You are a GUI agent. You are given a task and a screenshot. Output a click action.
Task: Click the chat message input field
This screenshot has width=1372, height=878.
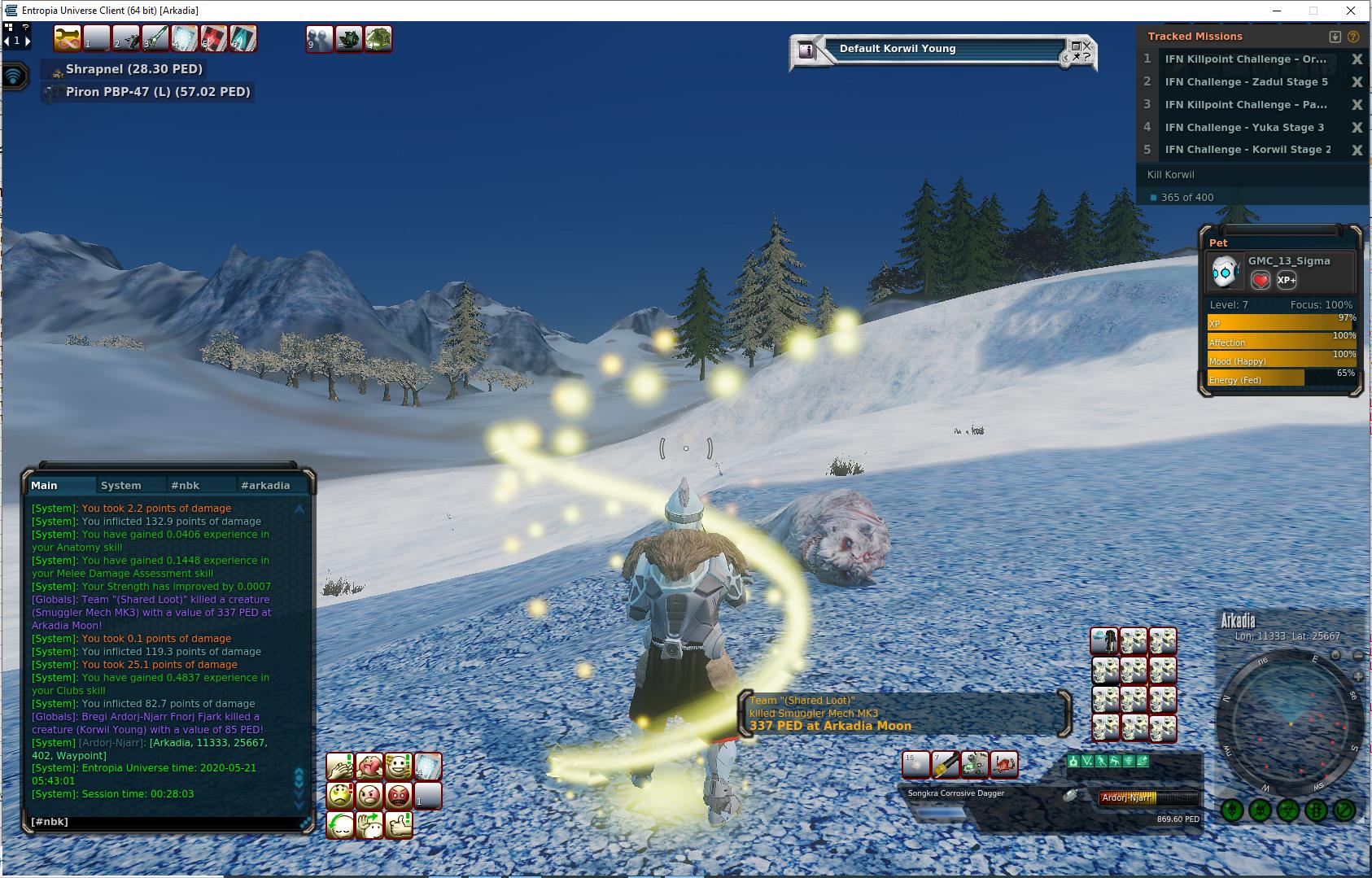(x=163, y=822)
